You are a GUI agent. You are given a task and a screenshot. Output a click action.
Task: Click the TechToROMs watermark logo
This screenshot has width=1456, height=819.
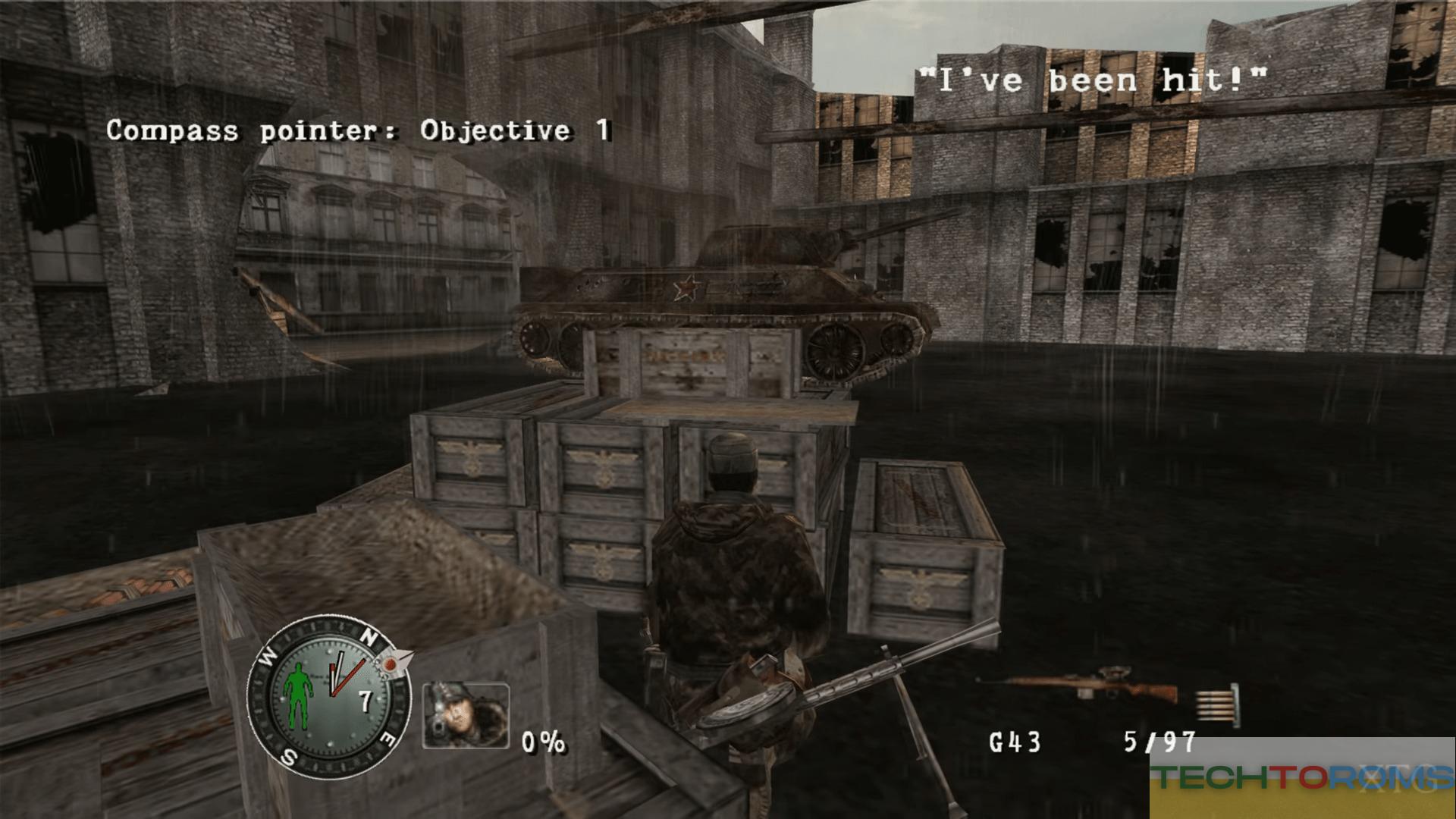pyautogui.click(x=1301, y=777)
